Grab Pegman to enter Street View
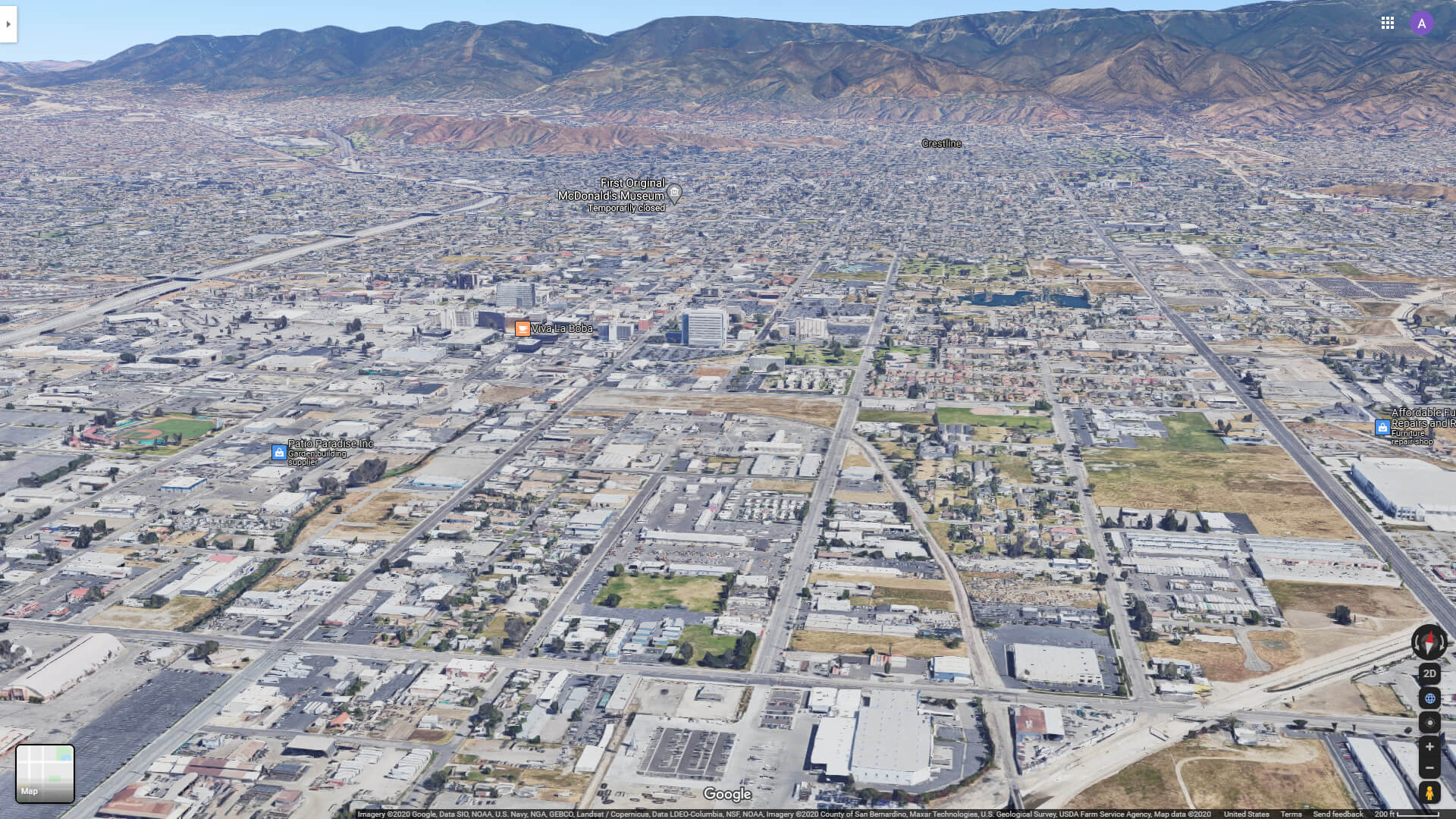 coord(1429,791)
